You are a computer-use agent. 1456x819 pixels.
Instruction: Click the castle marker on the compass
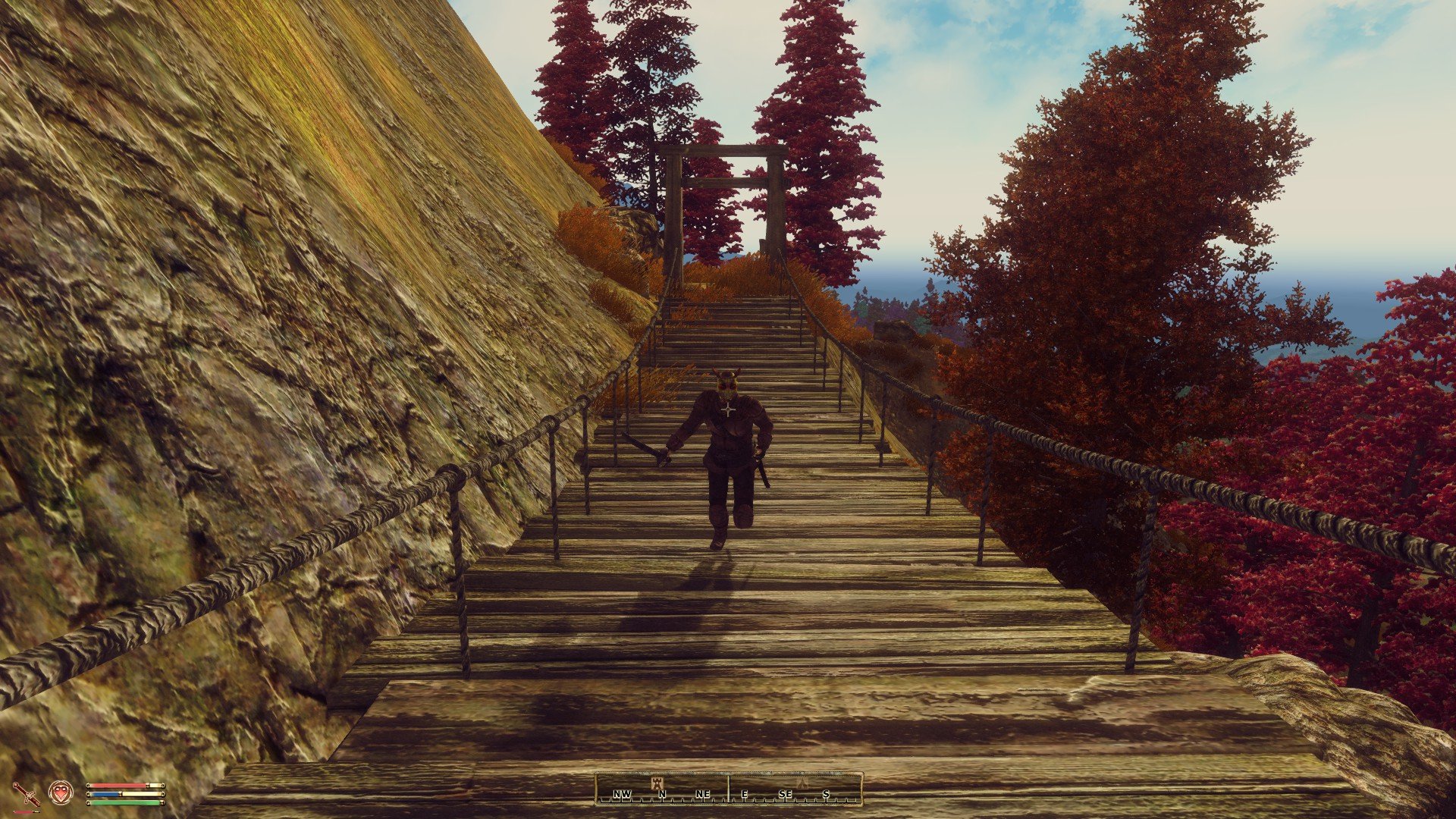657,783
